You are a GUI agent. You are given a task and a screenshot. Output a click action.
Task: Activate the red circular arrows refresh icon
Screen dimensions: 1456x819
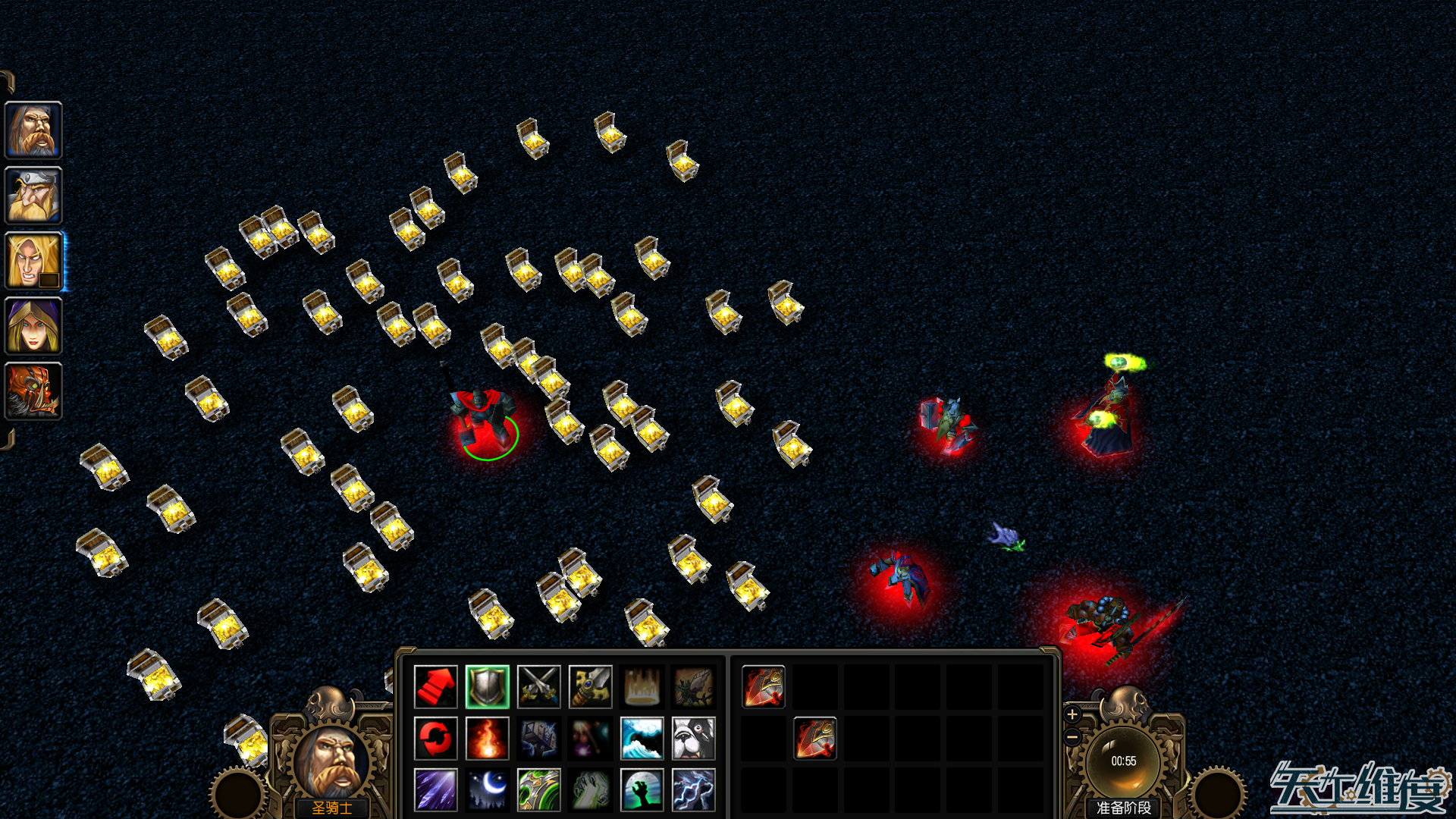coord(436,738)
